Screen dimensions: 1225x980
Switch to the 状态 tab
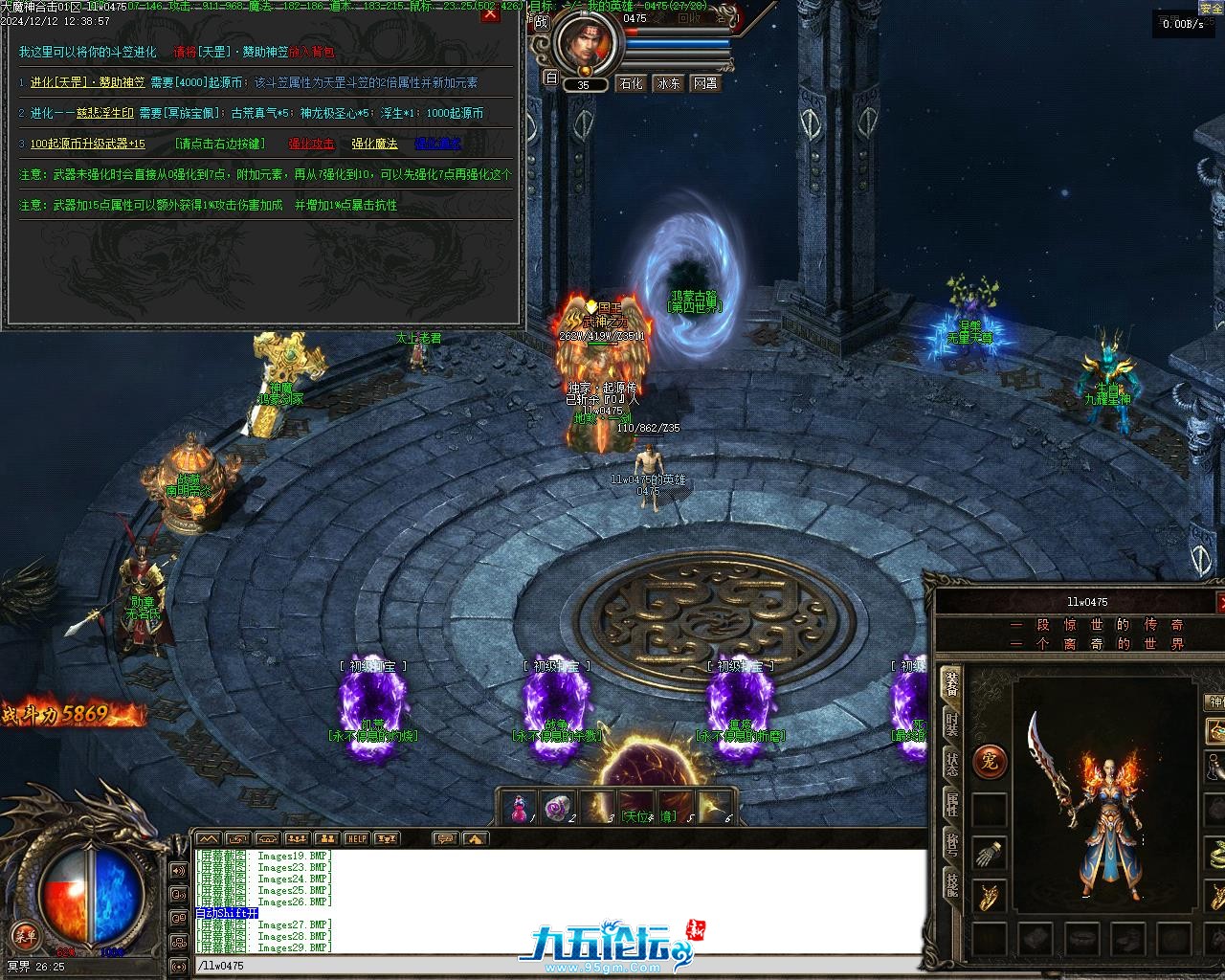(951, 765)
